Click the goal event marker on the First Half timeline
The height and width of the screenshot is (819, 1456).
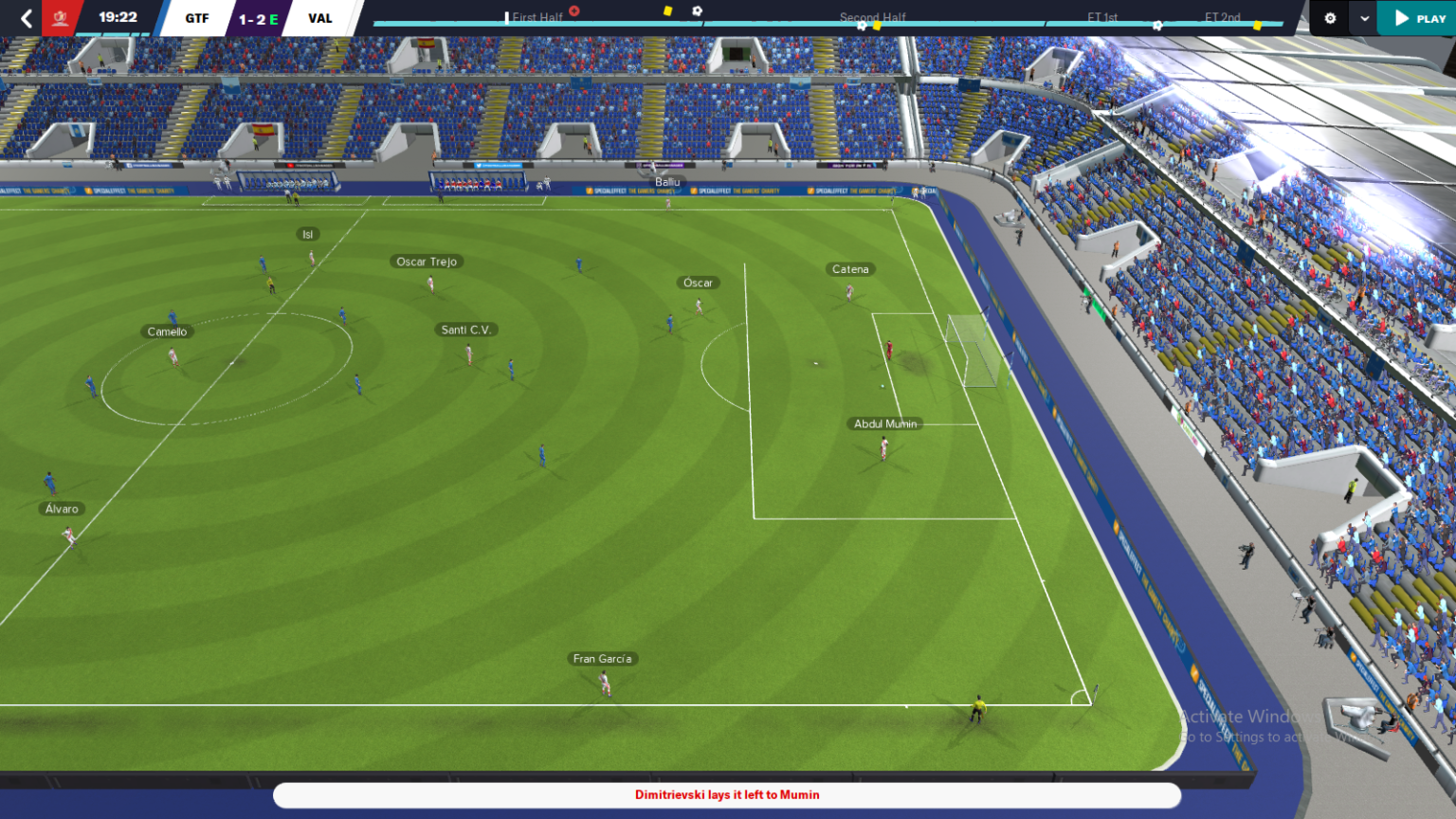click(574, 9)
